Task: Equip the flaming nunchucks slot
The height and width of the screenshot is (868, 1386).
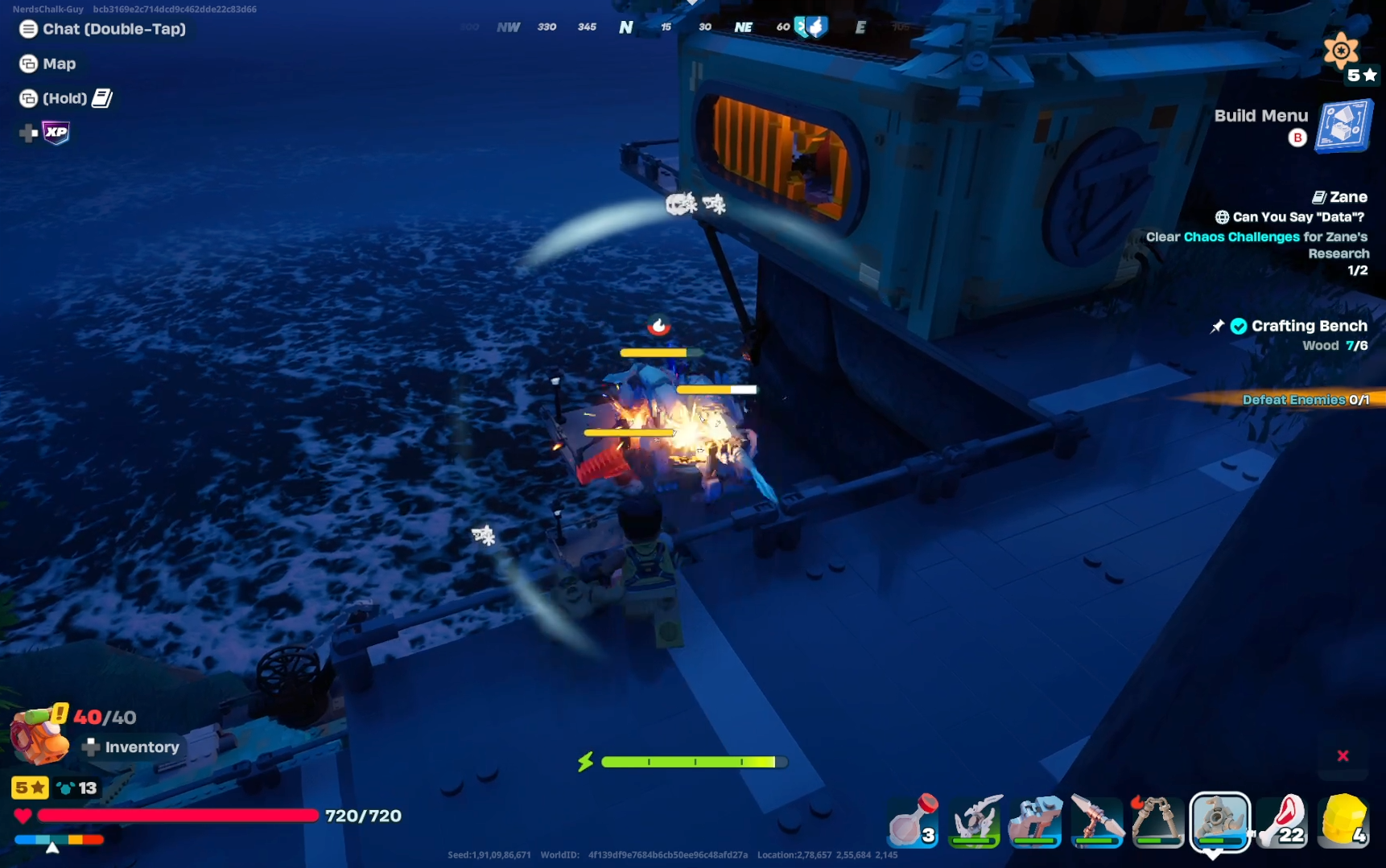Action: point(1157,821)
